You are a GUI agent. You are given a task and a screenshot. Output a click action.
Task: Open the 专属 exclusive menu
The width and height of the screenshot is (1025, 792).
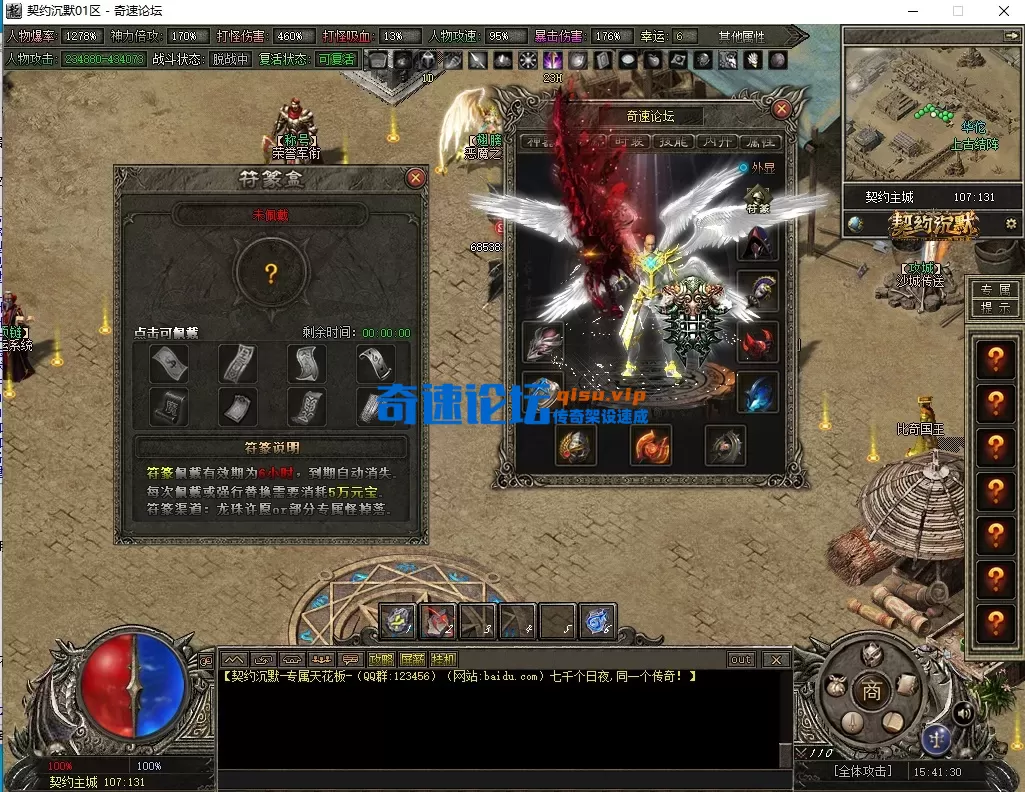click(994, 289)
